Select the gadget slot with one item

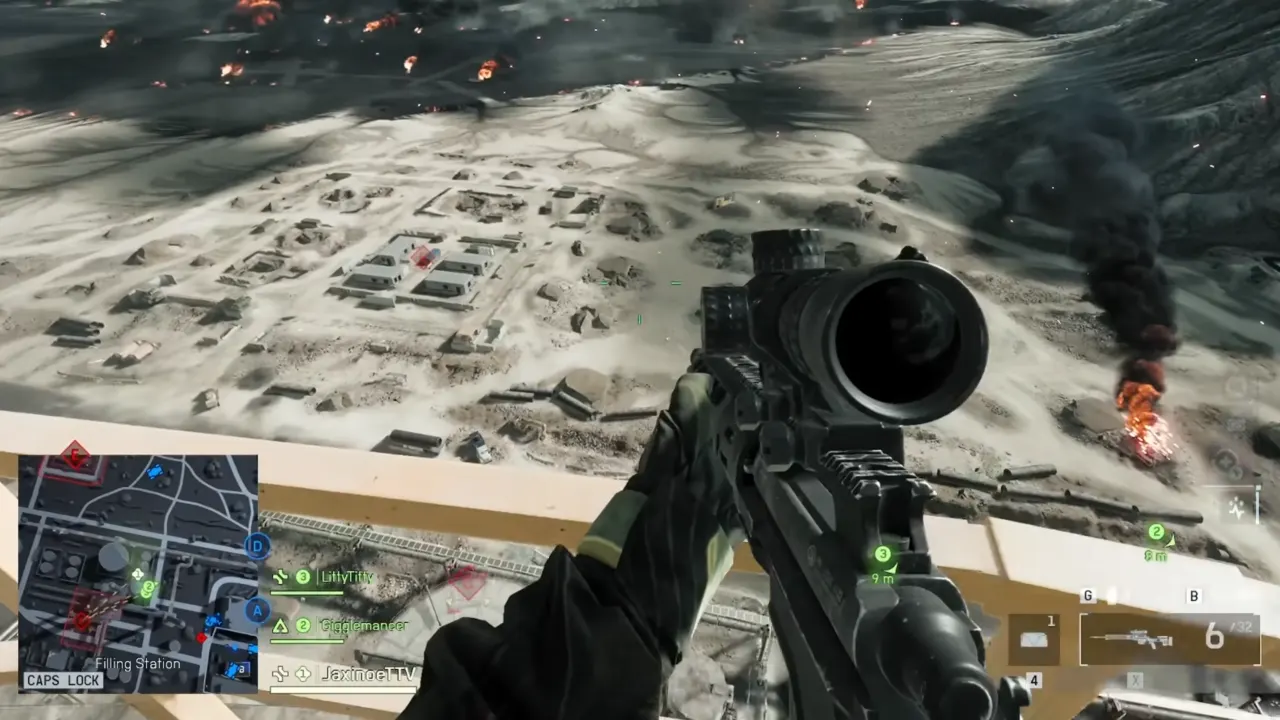pyautogui.click(x=1034, y=639)
